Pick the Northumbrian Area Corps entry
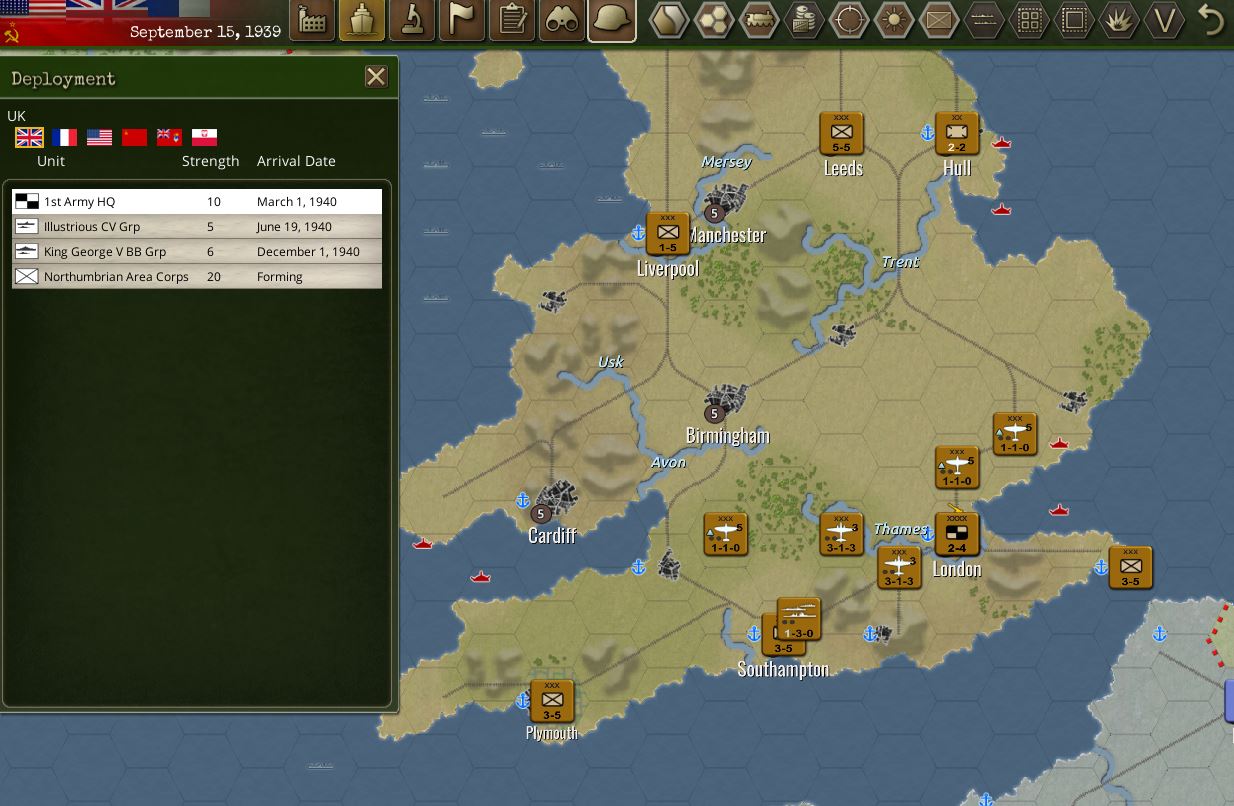This screenshot has width=1234, height=806. pyautogui.click(x=197, y=277)
